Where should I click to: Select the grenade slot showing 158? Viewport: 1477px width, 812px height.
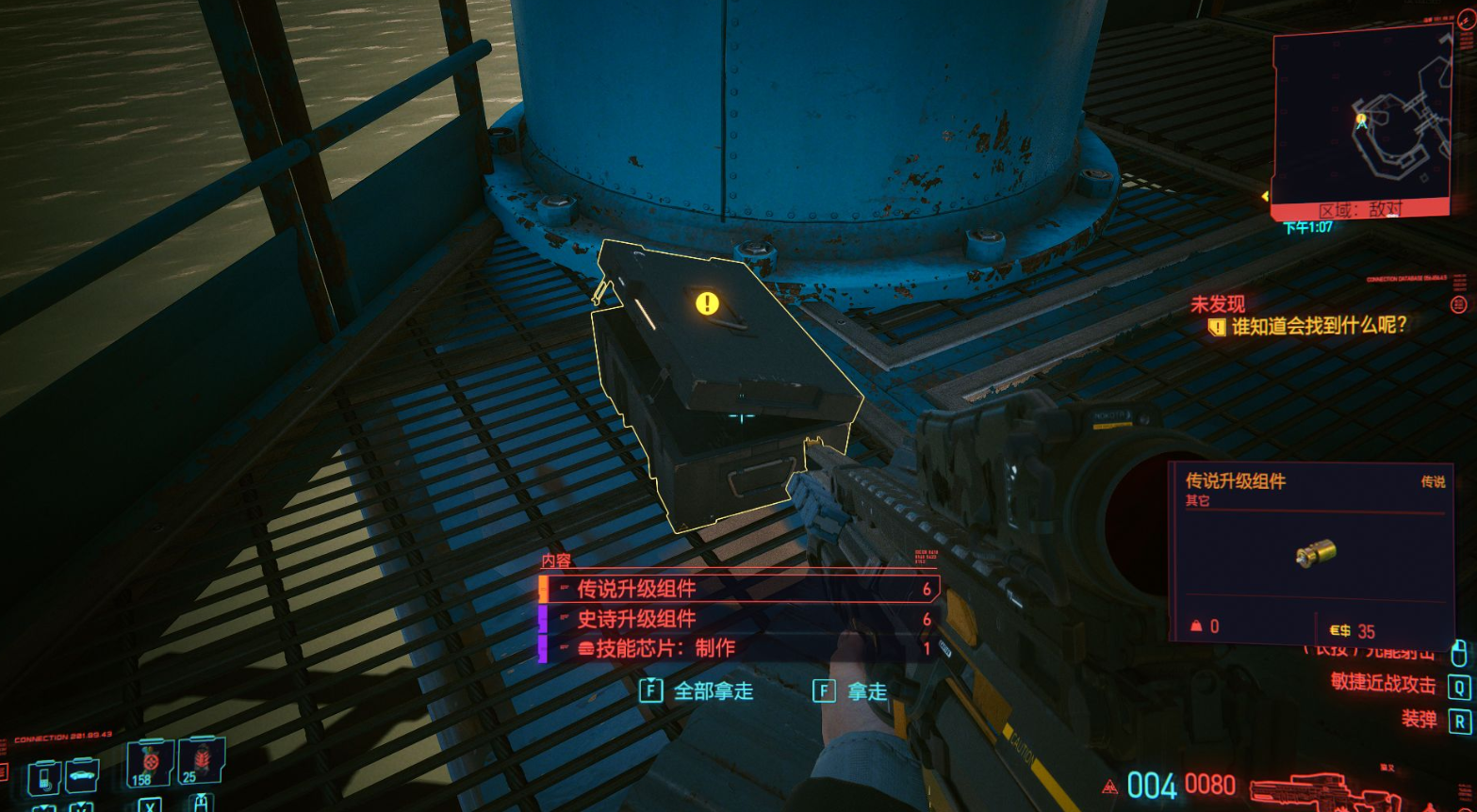(x=150, y=761)
